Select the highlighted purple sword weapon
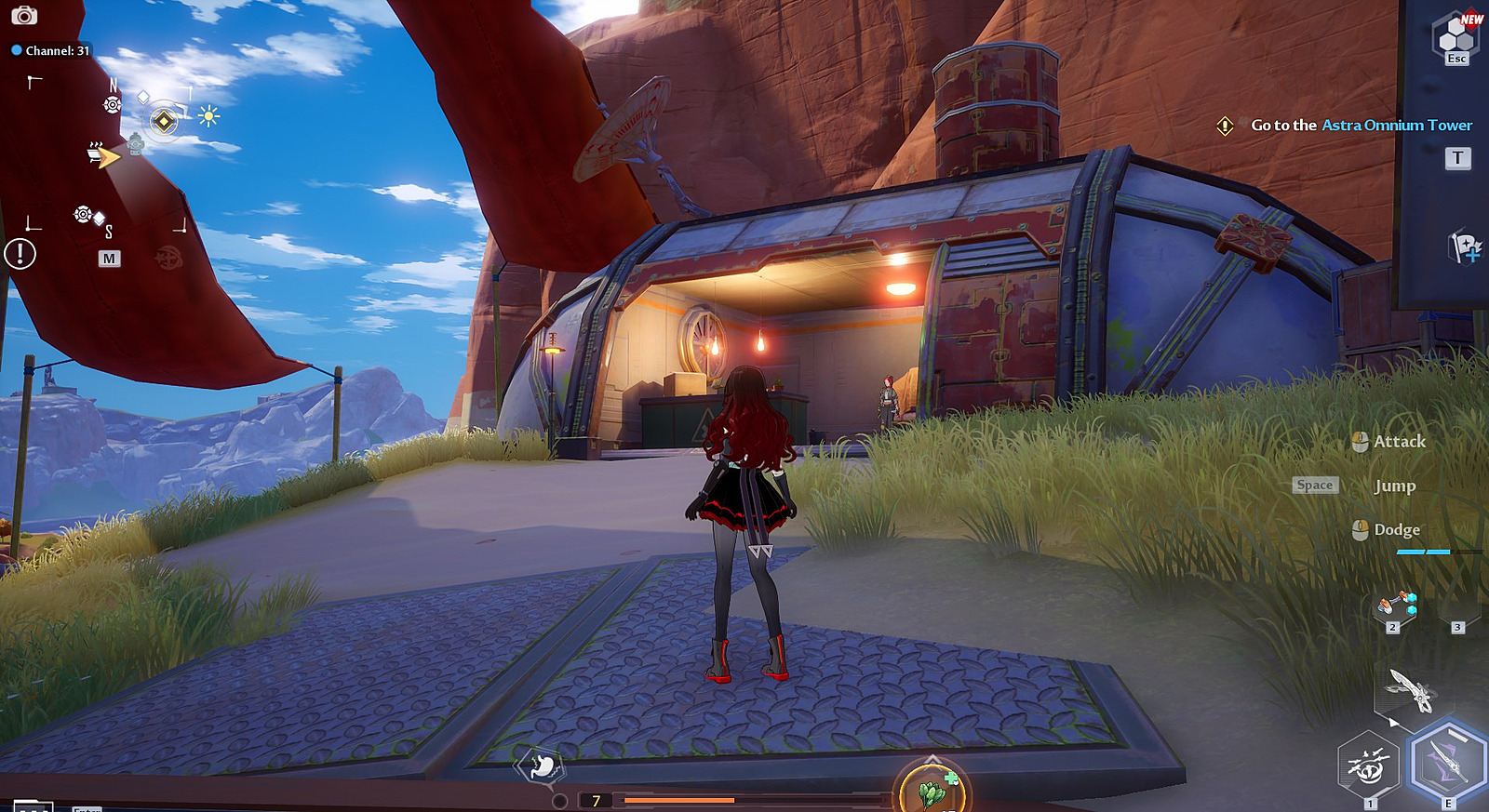The image size is (1489, 812). (x=1446, y=762)
